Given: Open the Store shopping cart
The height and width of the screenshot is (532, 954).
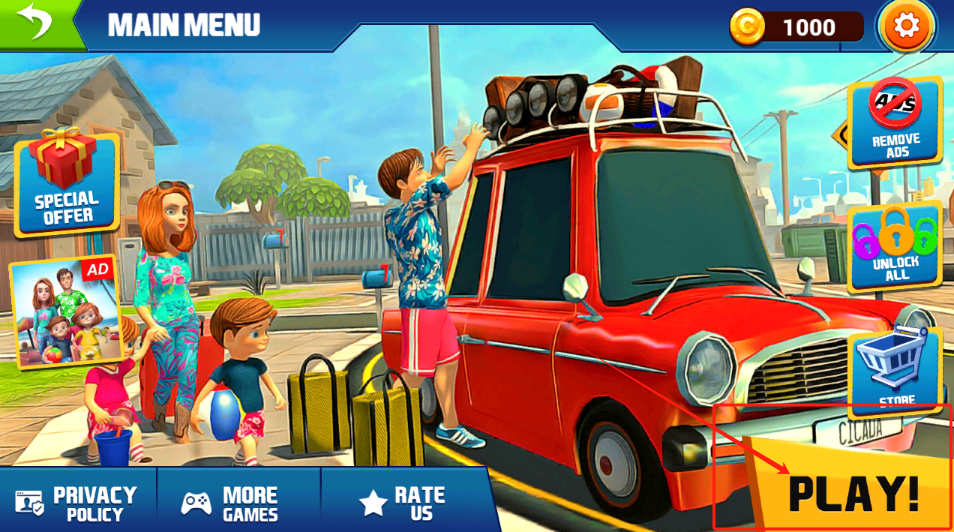Looking at the screenshot, I should [x=895, y=368].
